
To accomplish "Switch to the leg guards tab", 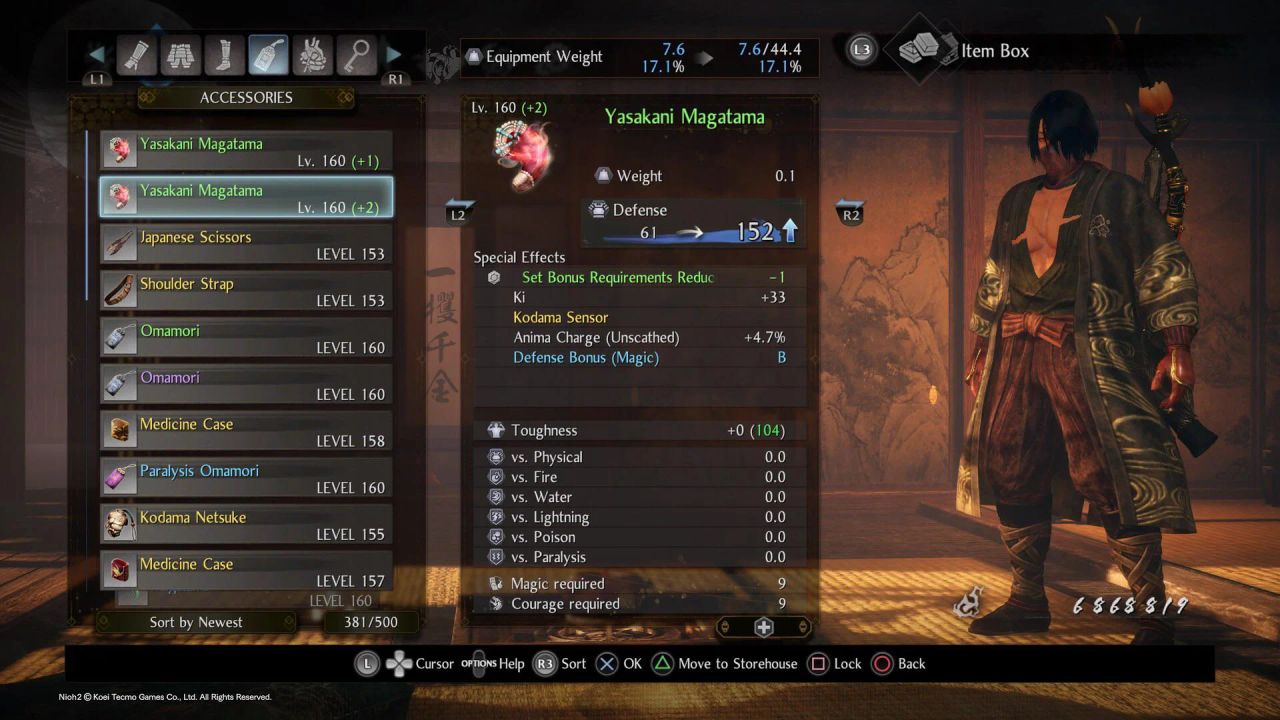I will pyautogui.click(x=225, y=56).
